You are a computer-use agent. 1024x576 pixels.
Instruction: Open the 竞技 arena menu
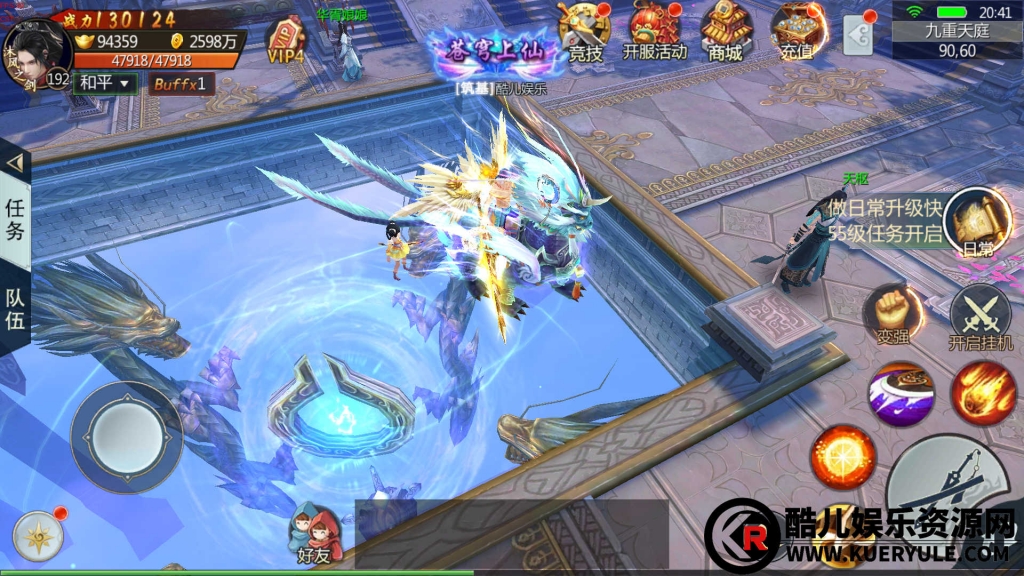[585, 33]
